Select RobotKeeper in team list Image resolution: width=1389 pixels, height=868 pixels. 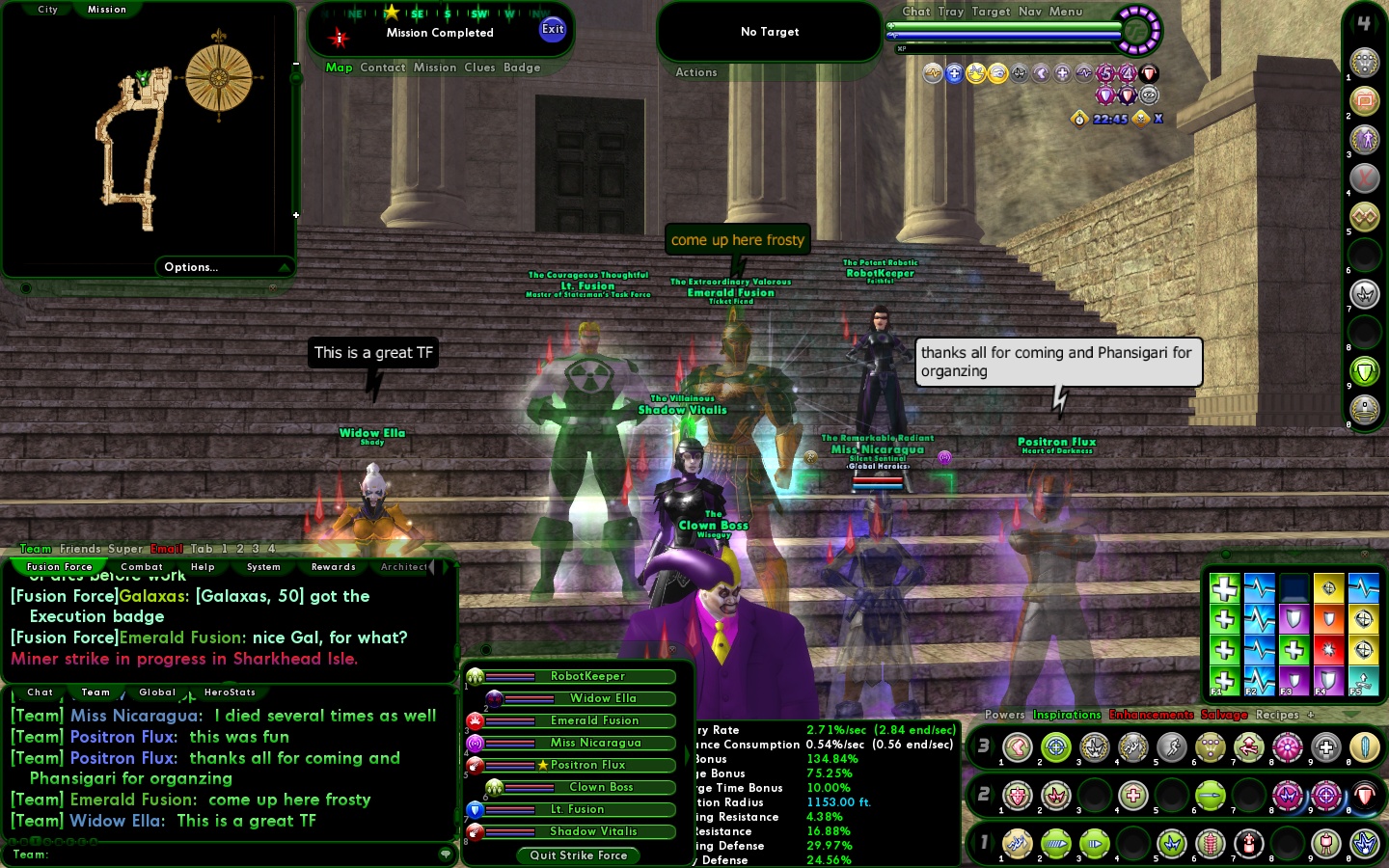point(587,676)
